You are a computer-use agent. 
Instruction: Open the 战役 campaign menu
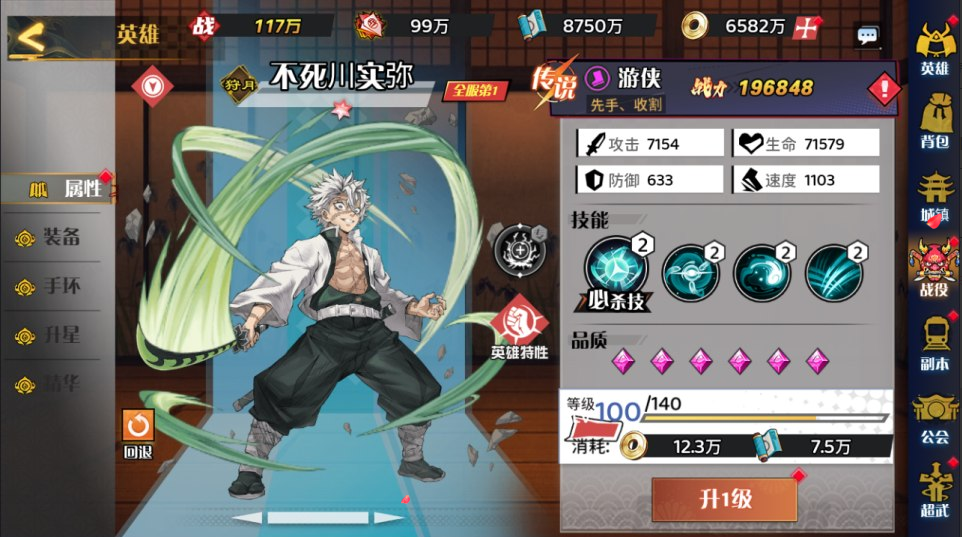coord(934,267)
